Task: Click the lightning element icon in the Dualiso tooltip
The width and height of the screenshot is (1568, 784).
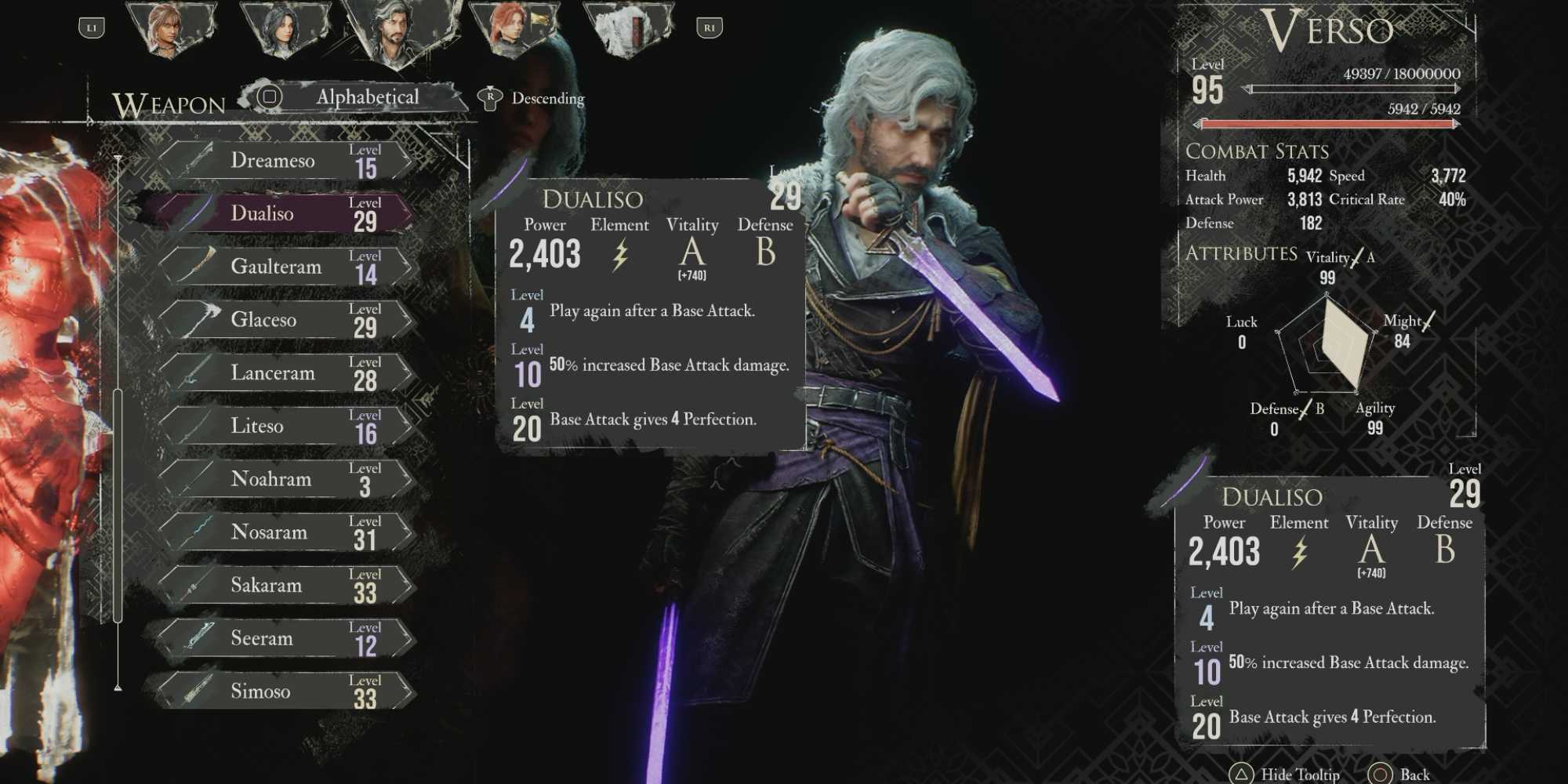Action: (620, 255)
